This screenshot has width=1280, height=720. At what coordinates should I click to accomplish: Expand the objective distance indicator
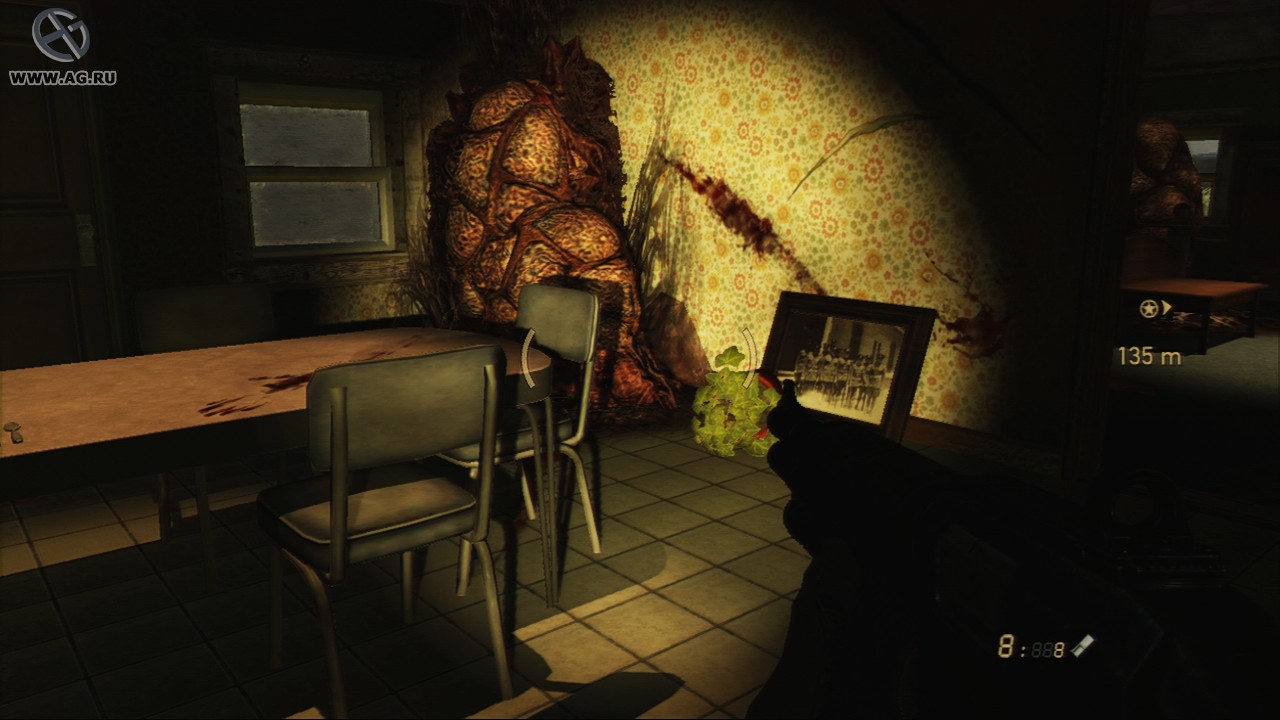click(x=1152, y=354)
